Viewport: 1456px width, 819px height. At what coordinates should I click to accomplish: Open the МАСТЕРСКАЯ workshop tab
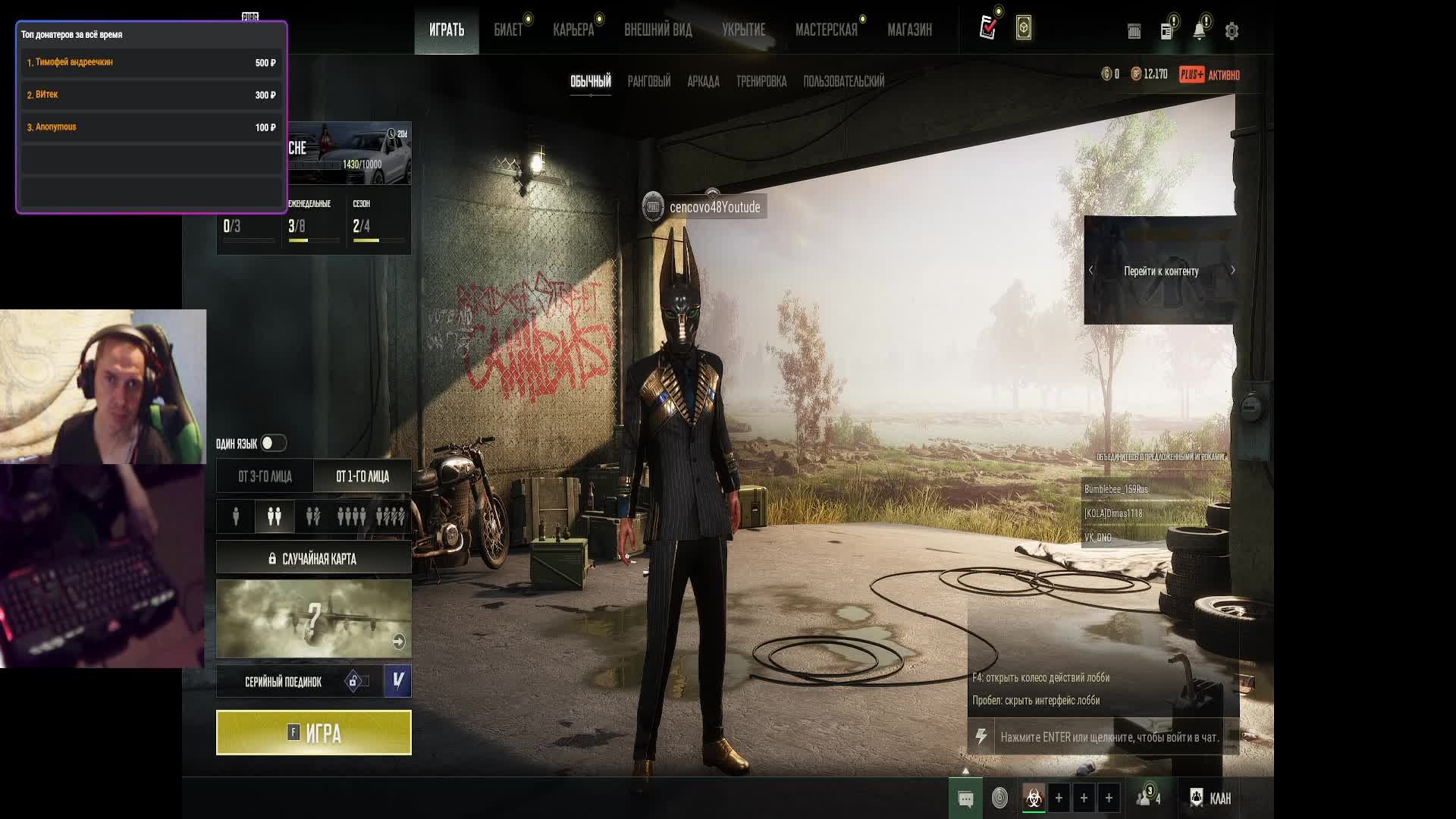tap(826, 30)
